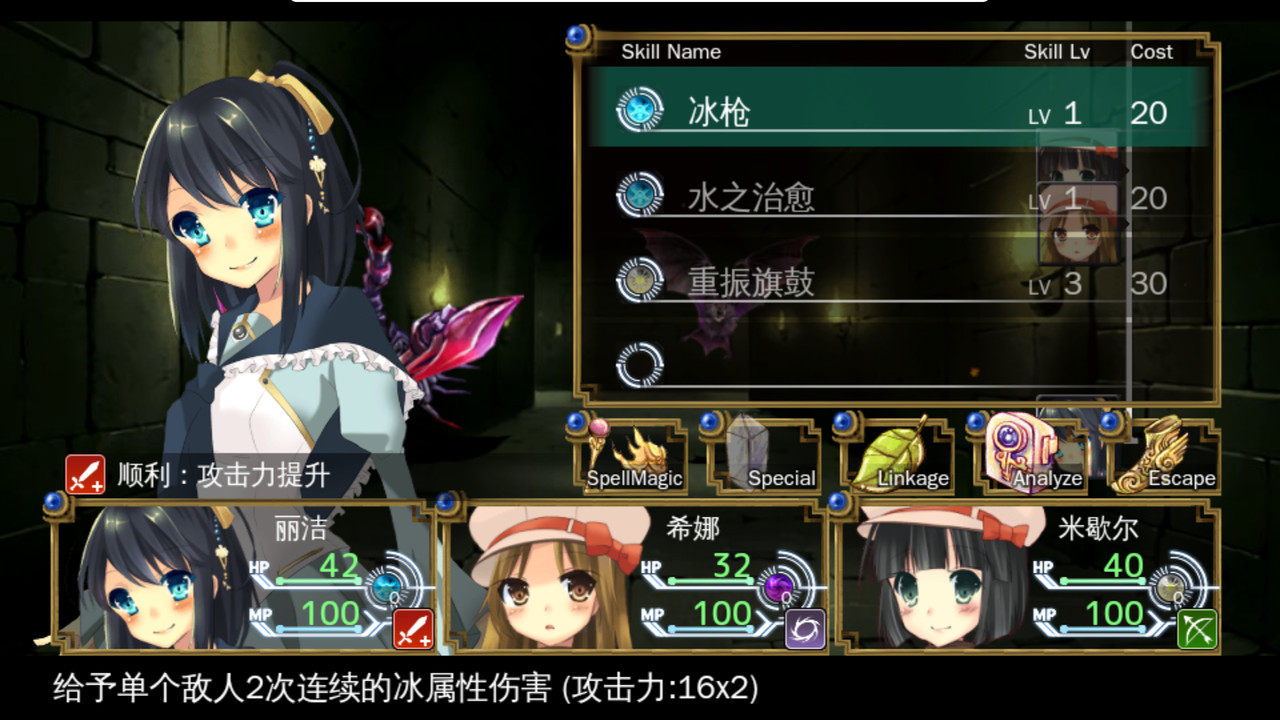The height and width of the screenshot is (720, 1280).
Task: Click the 水之治愈 skill's orb icon
Action: (x=641, y=197)
